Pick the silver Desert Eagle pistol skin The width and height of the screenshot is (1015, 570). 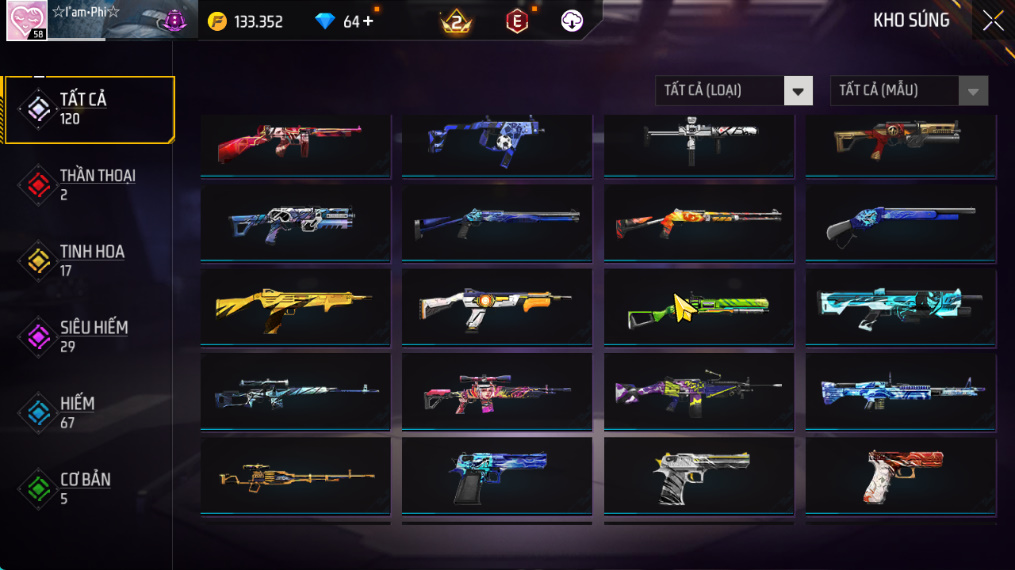[699, 477]
